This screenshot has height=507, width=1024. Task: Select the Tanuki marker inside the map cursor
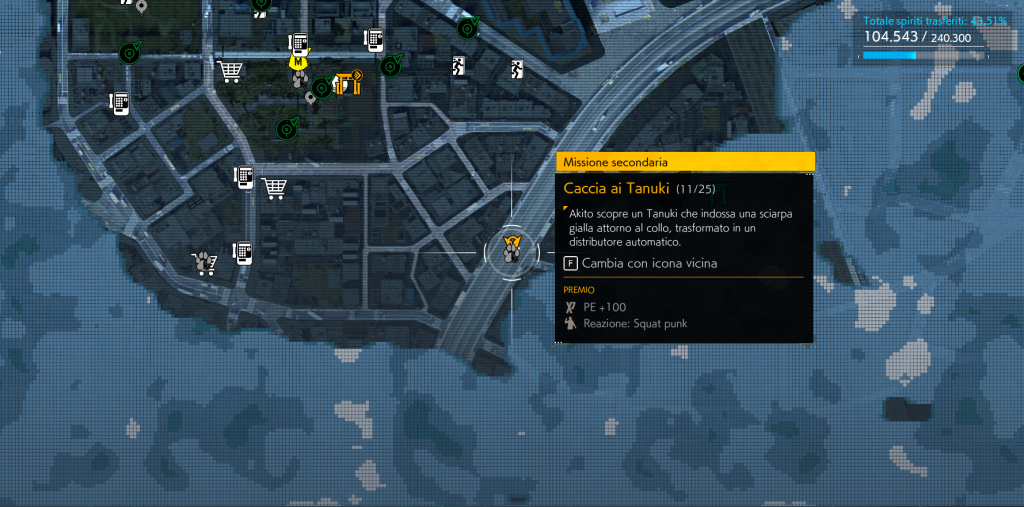point(512,249)
